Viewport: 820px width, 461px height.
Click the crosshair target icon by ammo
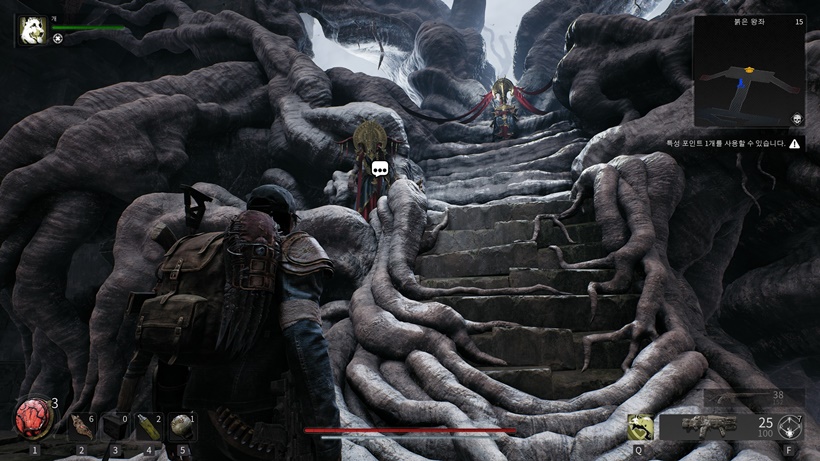coord(790,427)
